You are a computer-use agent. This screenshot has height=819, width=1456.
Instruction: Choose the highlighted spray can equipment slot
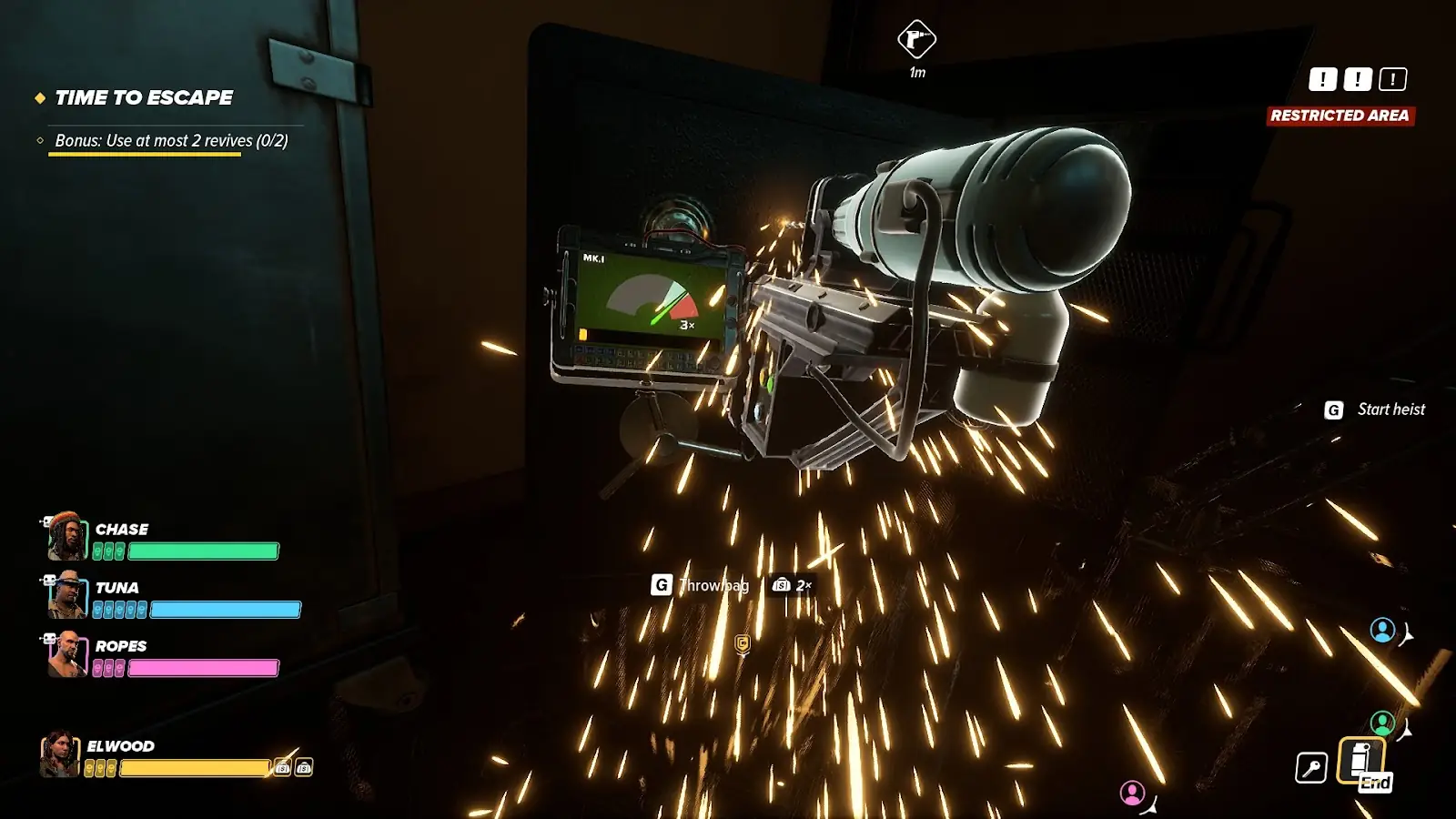[x=1360, y=759]
